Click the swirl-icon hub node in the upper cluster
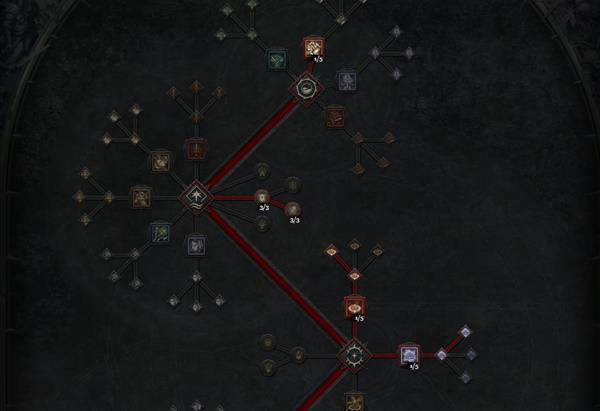This screenshot has height=411, width=600. tap(304, 89)
